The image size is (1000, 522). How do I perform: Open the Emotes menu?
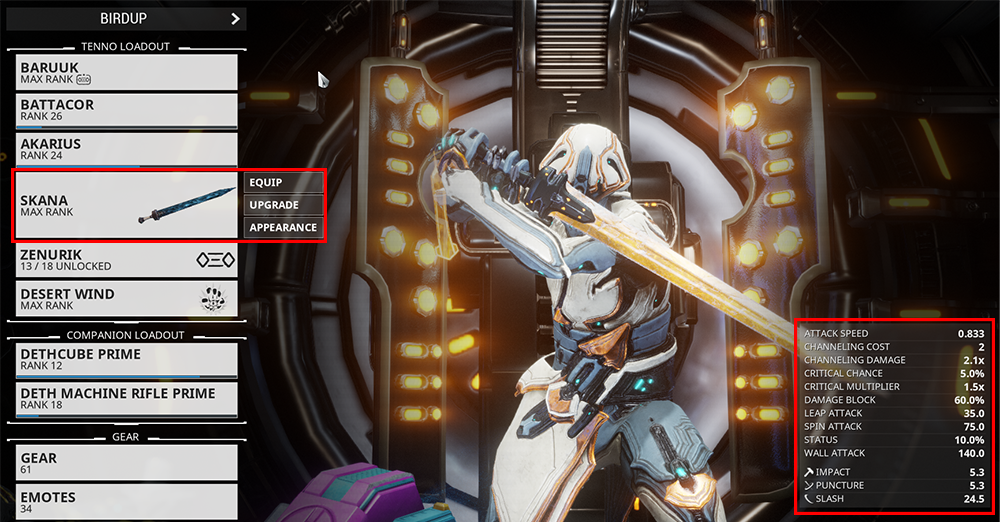click(127, 501)
